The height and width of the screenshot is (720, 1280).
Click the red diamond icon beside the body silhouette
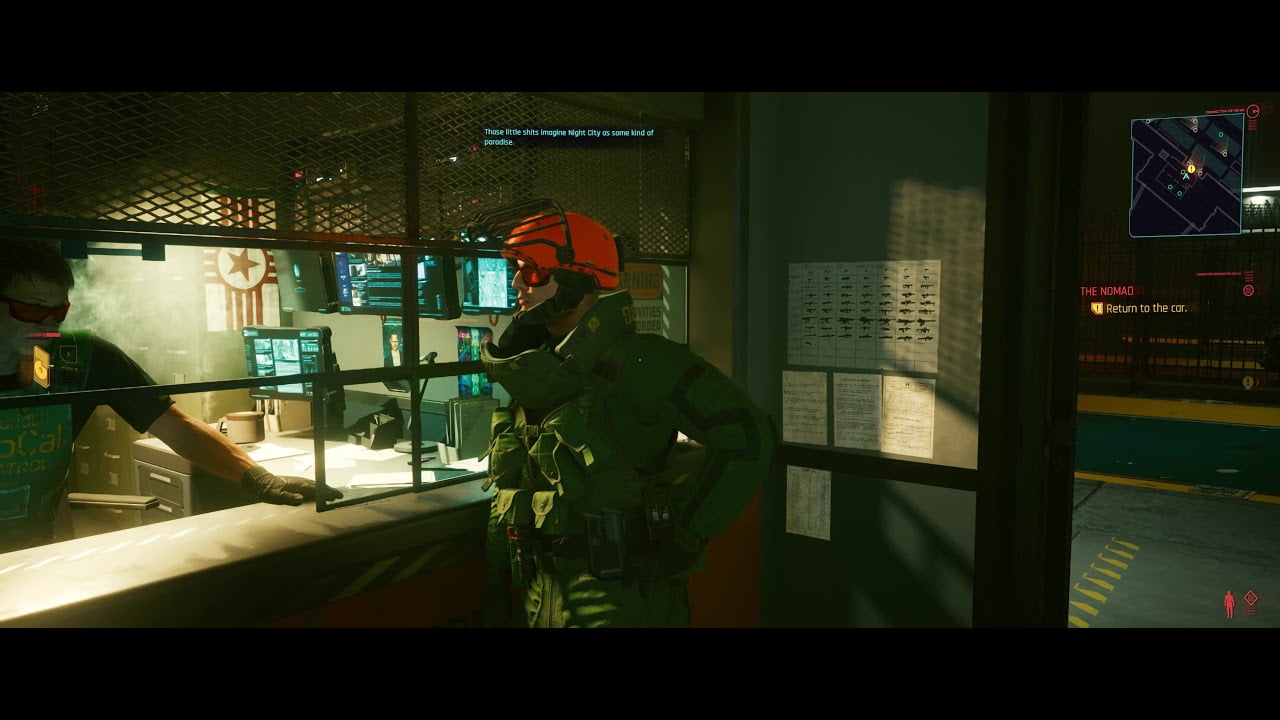[1250, 599]
